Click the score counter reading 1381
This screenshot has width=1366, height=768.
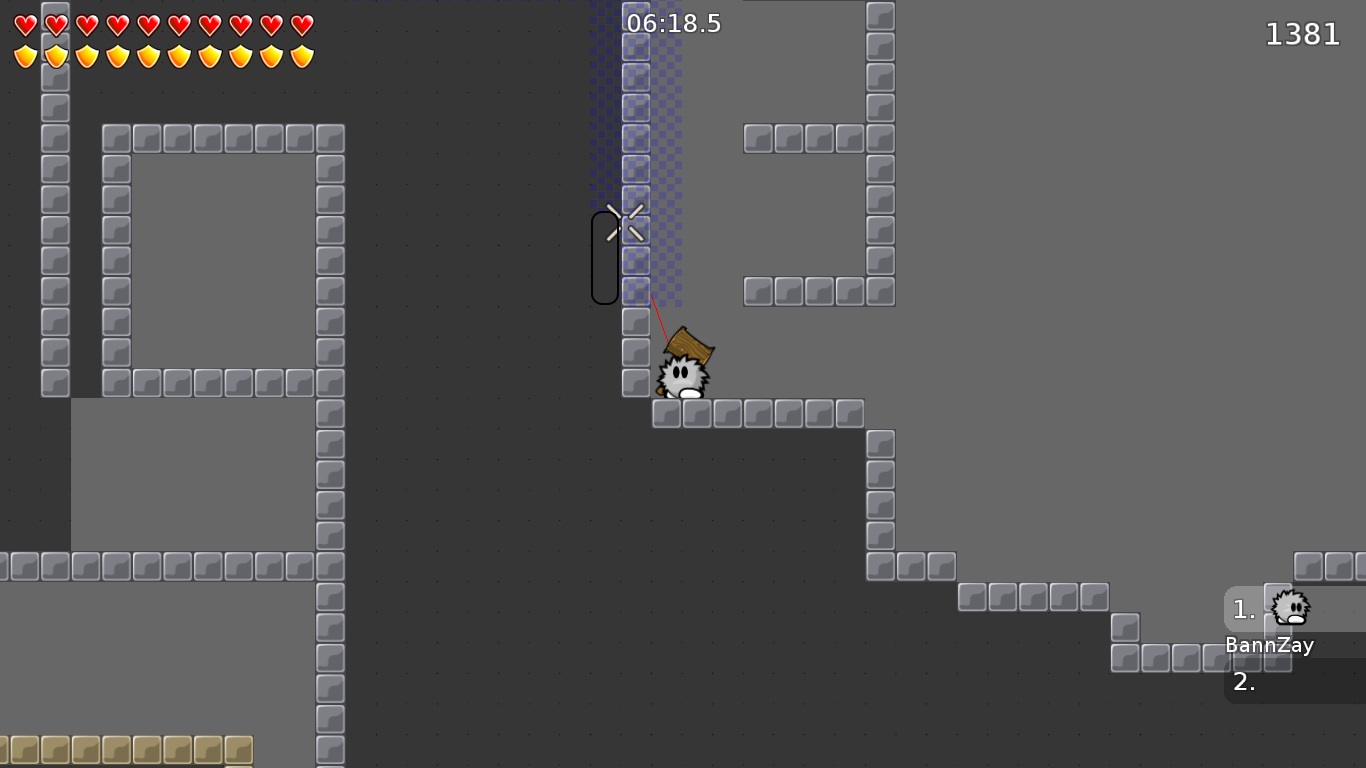(x=1303, y=34)
